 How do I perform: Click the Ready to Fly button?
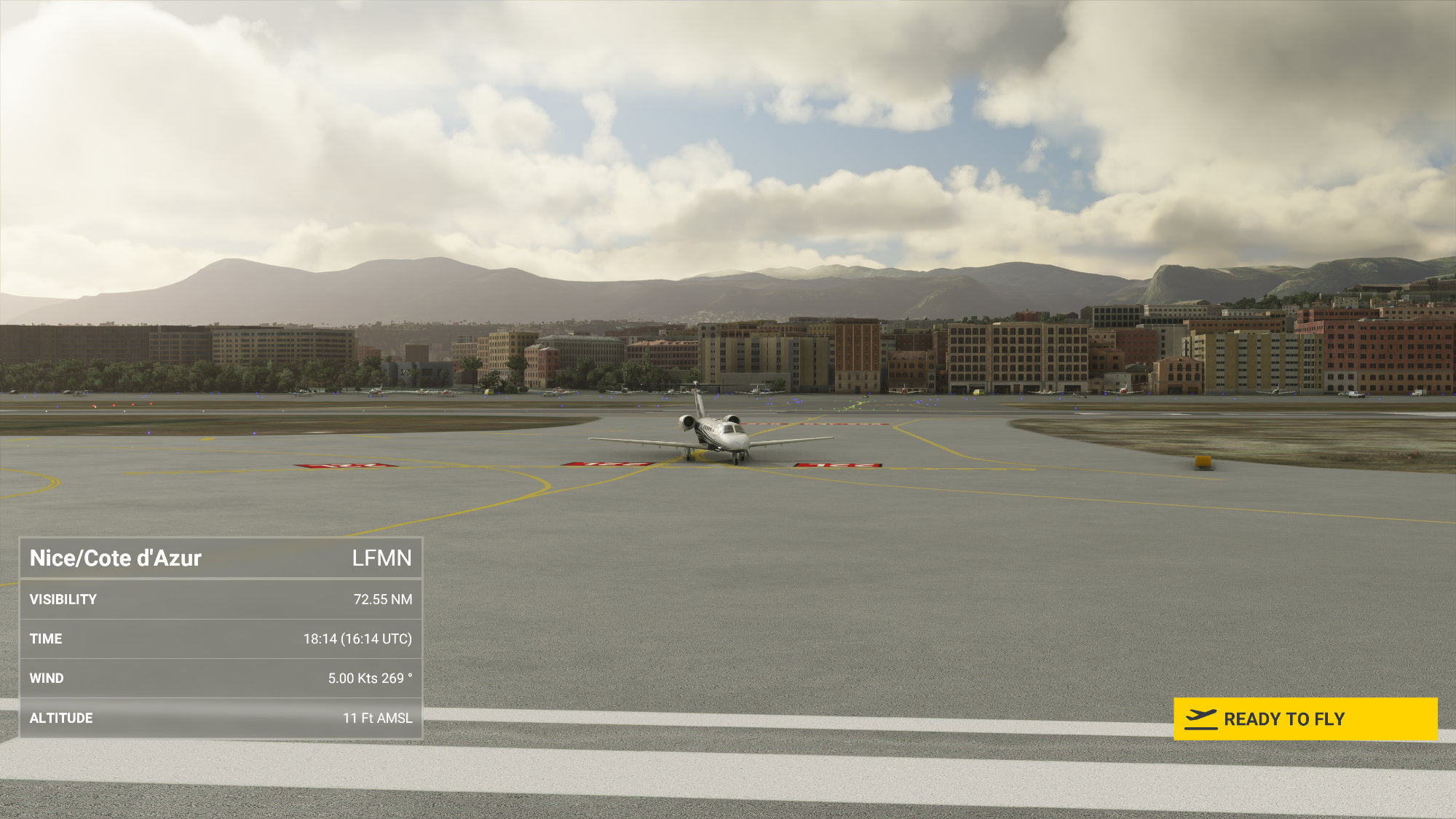(1305, 719)
